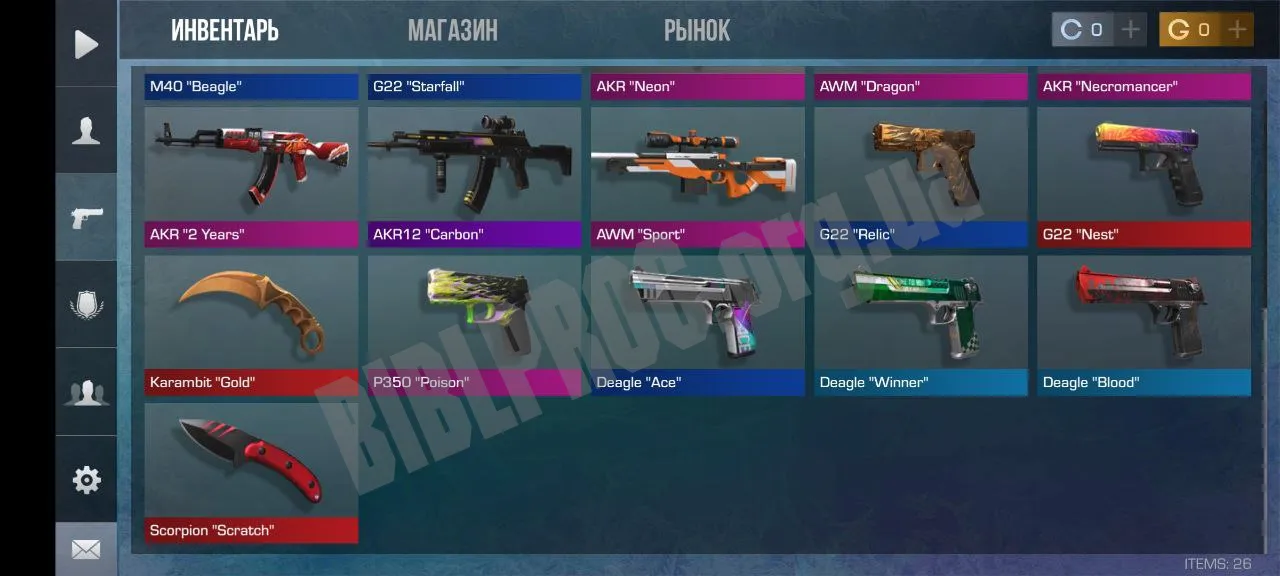Open the mail envelope inbox

[86, 549]
